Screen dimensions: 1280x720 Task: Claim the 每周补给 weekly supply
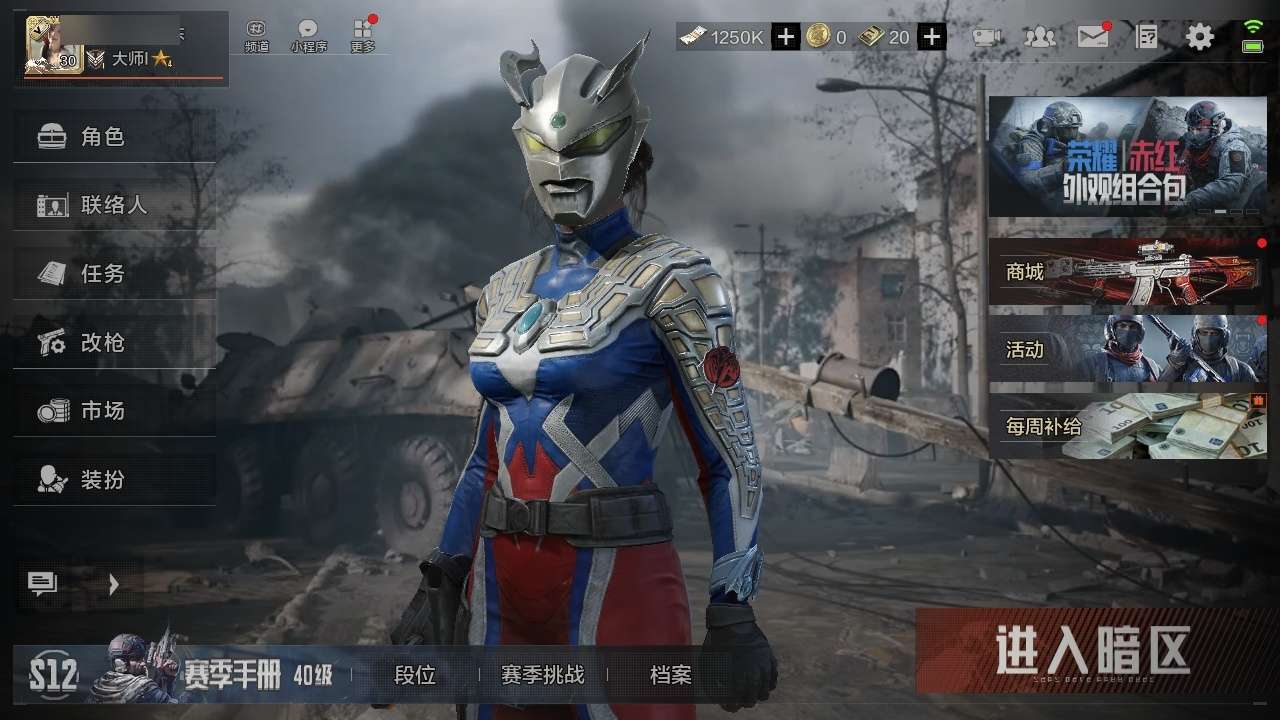(1127, 426)
